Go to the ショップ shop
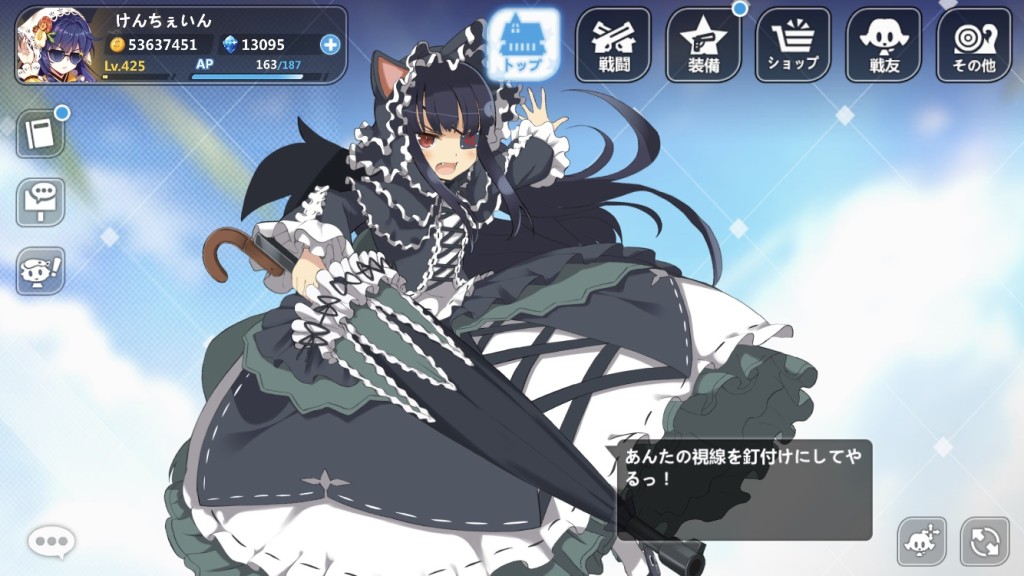The height and width of the screenshot is (576, 1024). (793, 44)
